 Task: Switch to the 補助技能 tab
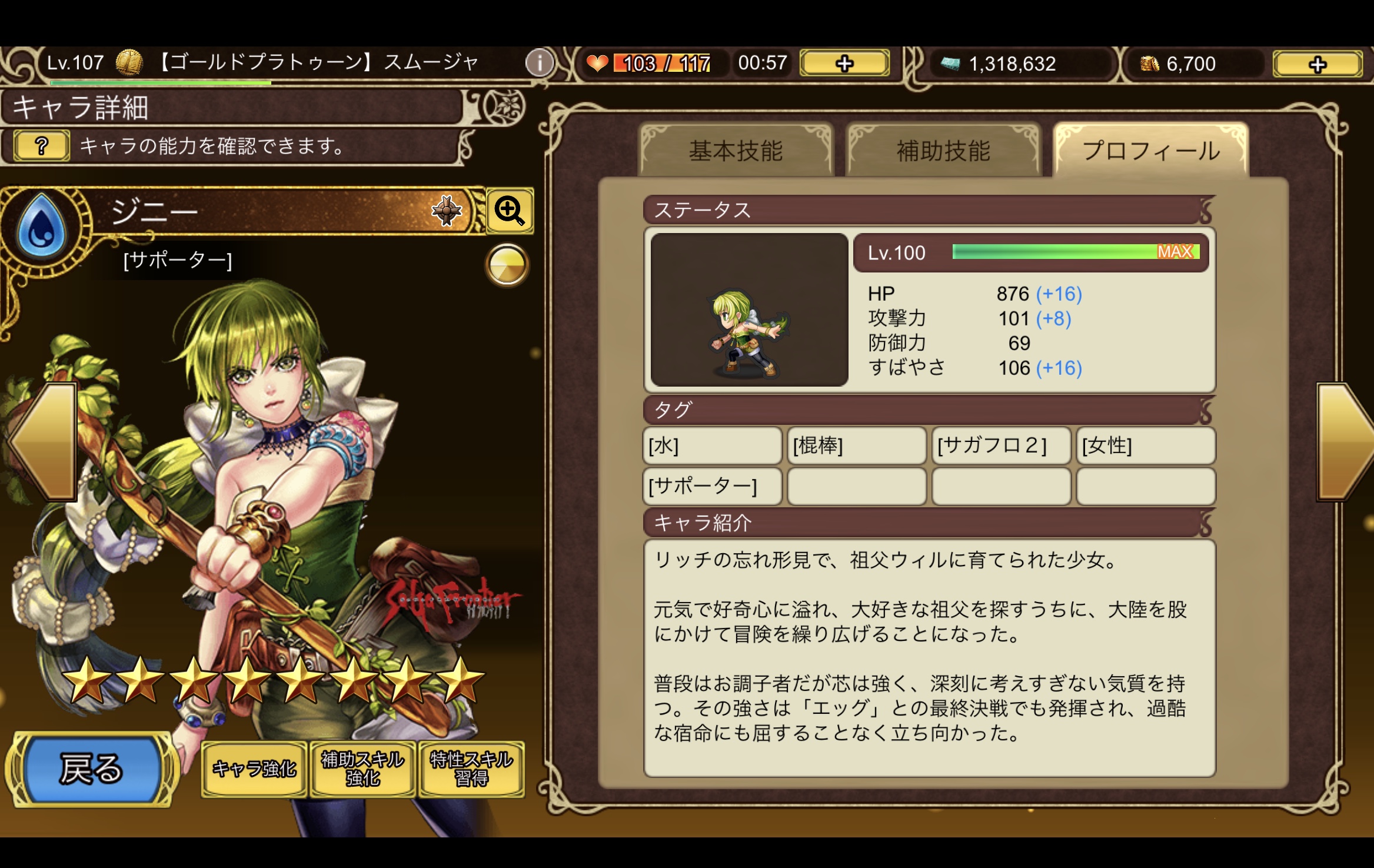pyautogui.click(x=943, y=151)
